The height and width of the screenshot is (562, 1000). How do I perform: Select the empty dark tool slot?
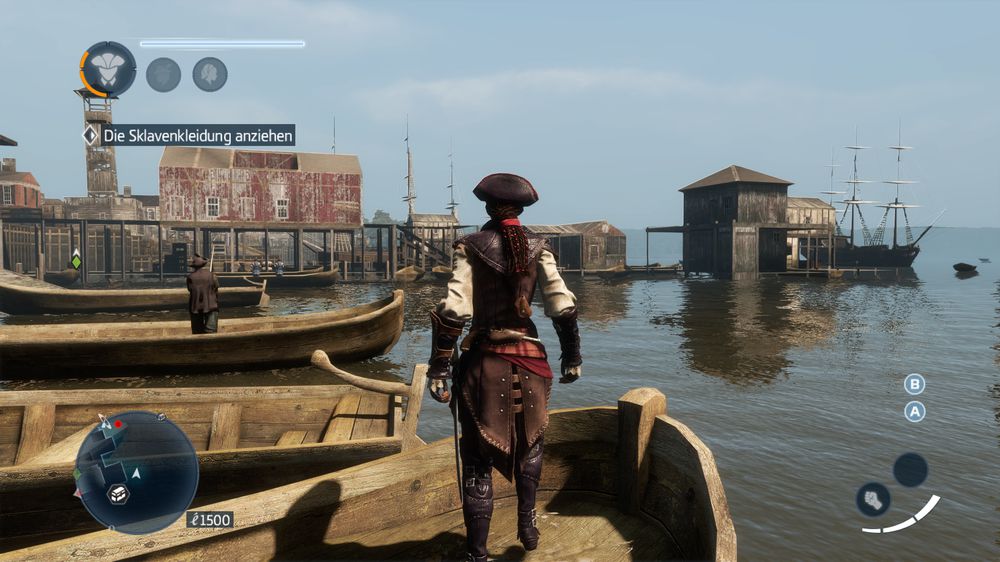[x=910, y=469]
